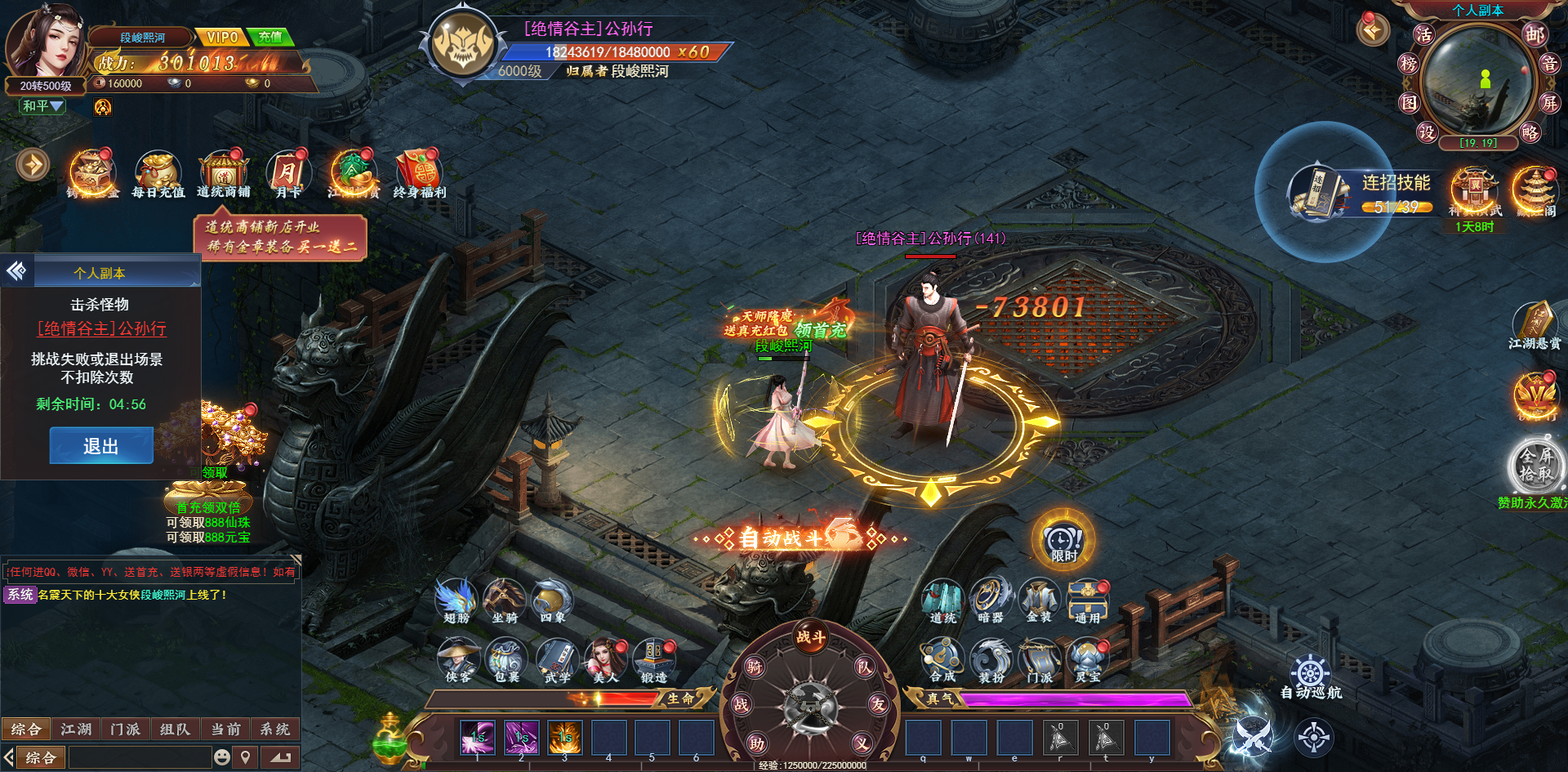
Task: Collapse the 个人副本 quest panel arrow
Action: pyautogui.click(x=16, y=271)
